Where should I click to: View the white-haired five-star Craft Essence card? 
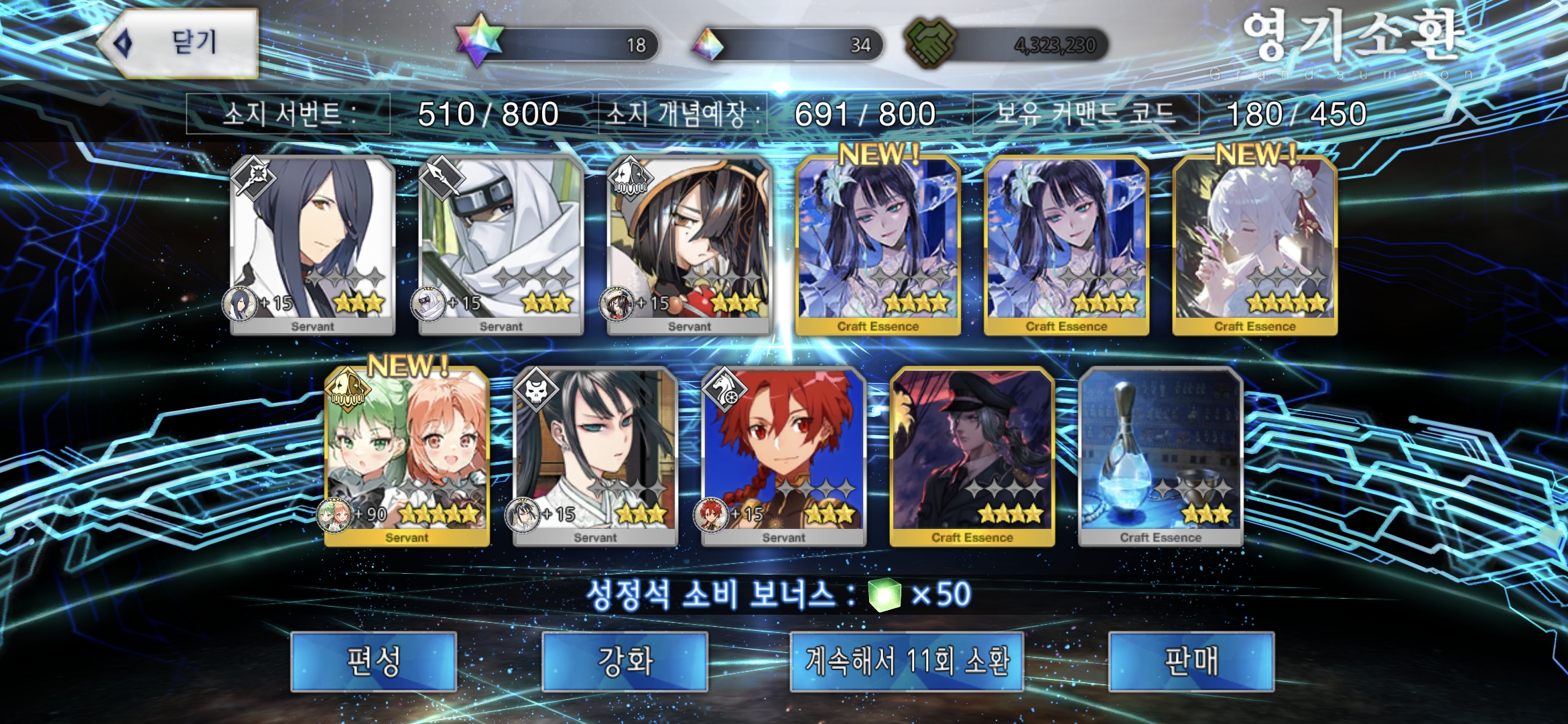(x=1254, y=245)
